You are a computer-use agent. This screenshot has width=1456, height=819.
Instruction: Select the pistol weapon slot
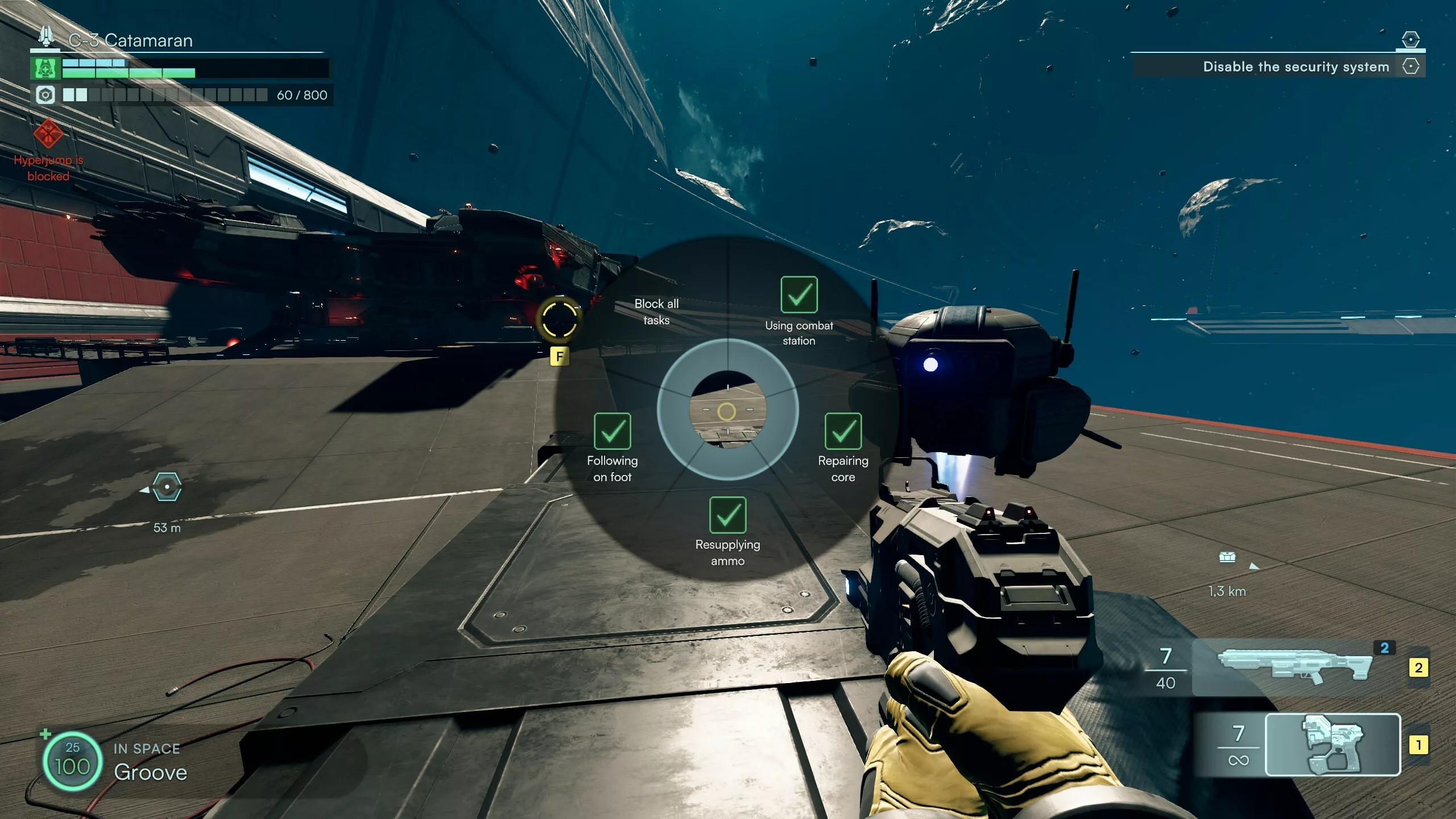(x=1332, y=744)
